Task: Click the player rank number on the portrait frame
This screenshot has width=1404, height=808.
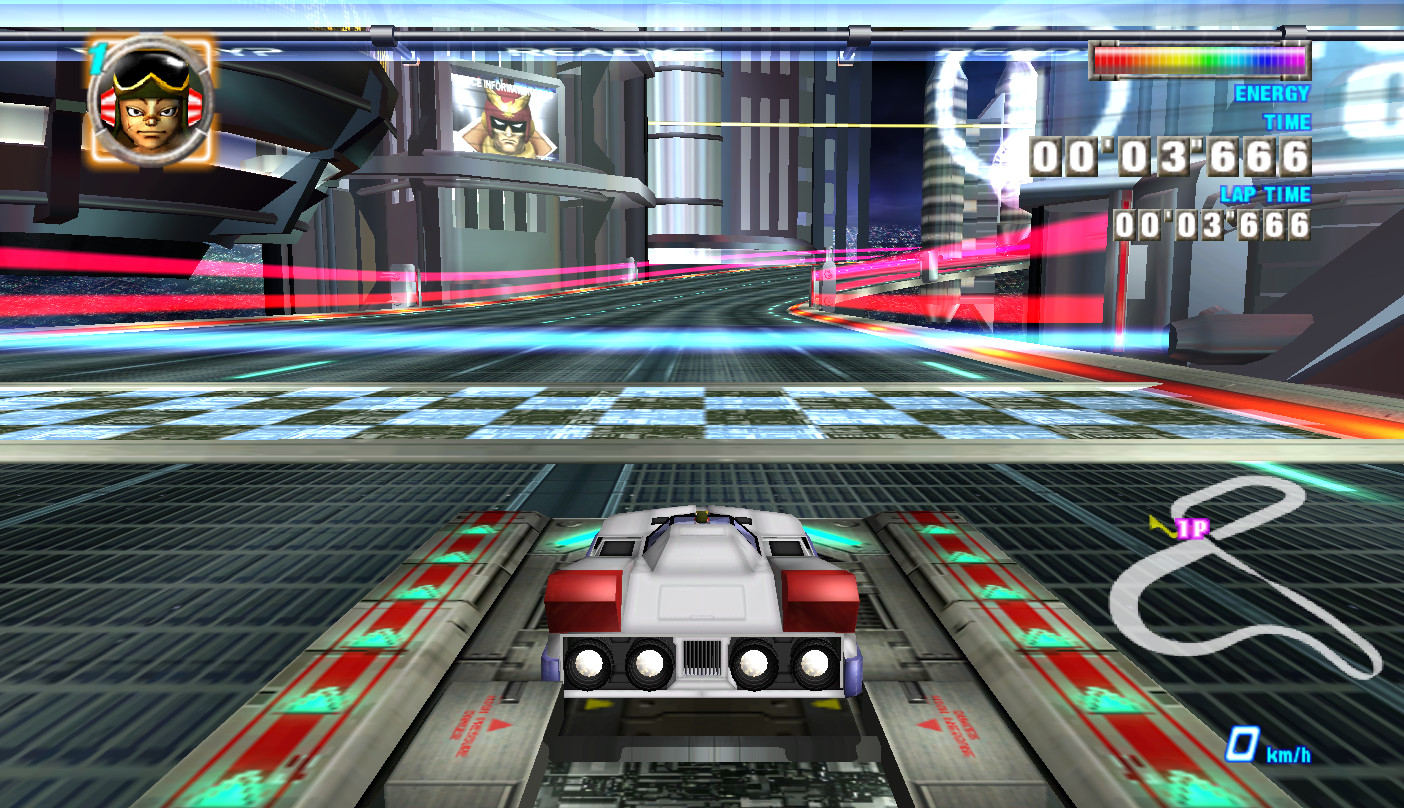Action: click(97, 60)
